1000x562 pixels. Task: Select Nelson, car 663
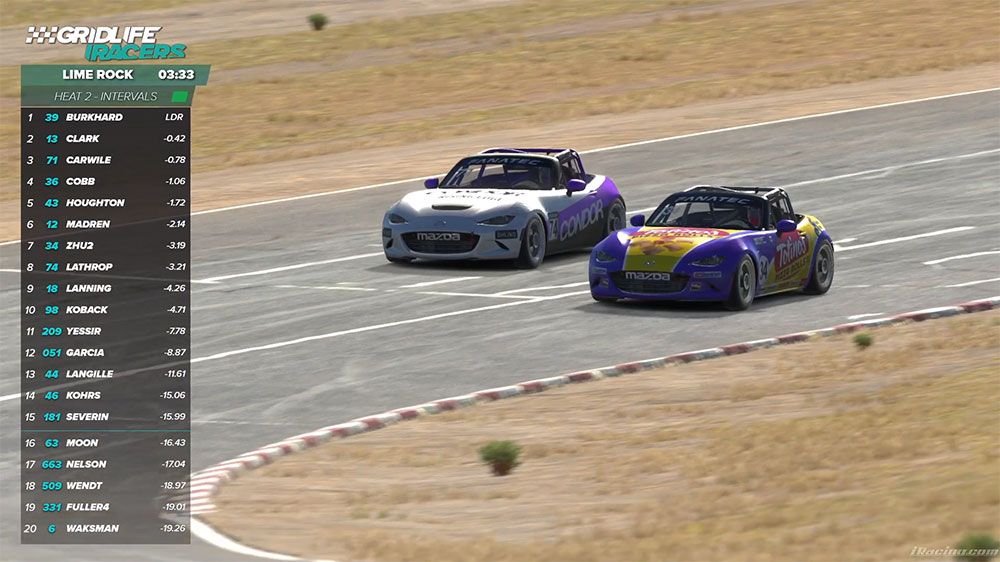[x=105, y=464]
